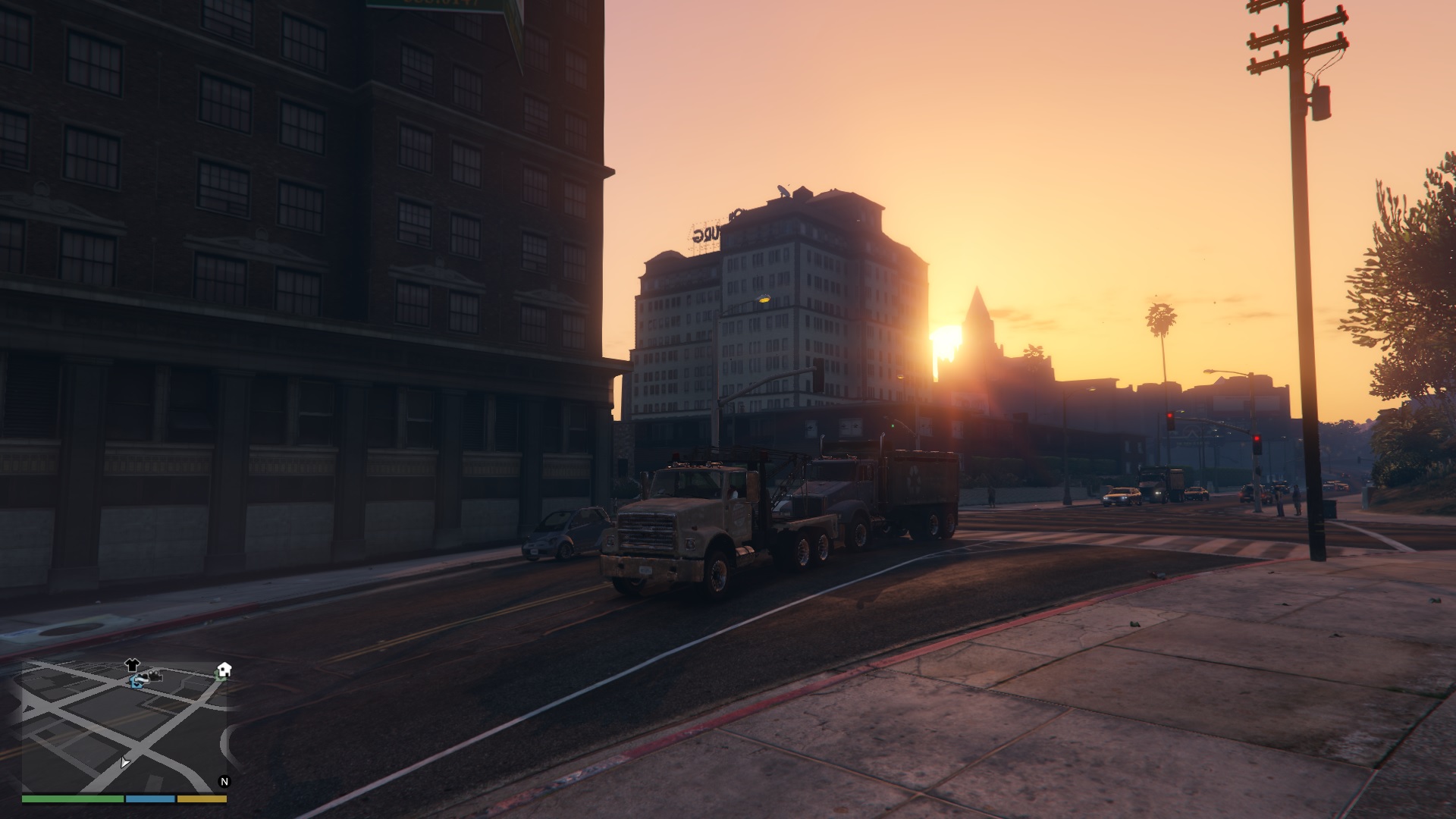
Task: Click the video camera blip on the minimap
Action: click(155, 676)
